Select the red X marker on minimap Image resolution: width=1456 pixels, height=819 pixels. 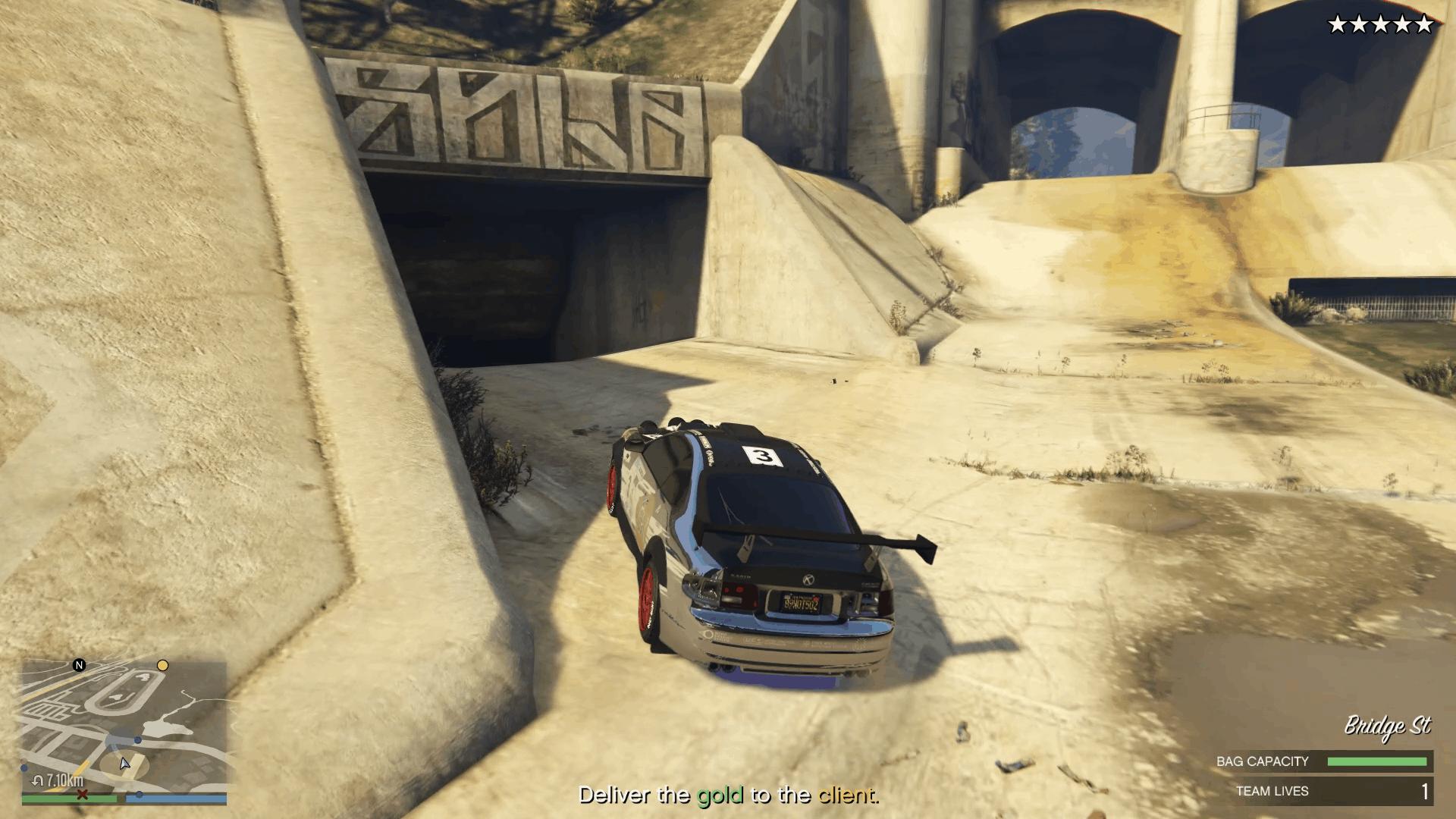click(83, 795)
